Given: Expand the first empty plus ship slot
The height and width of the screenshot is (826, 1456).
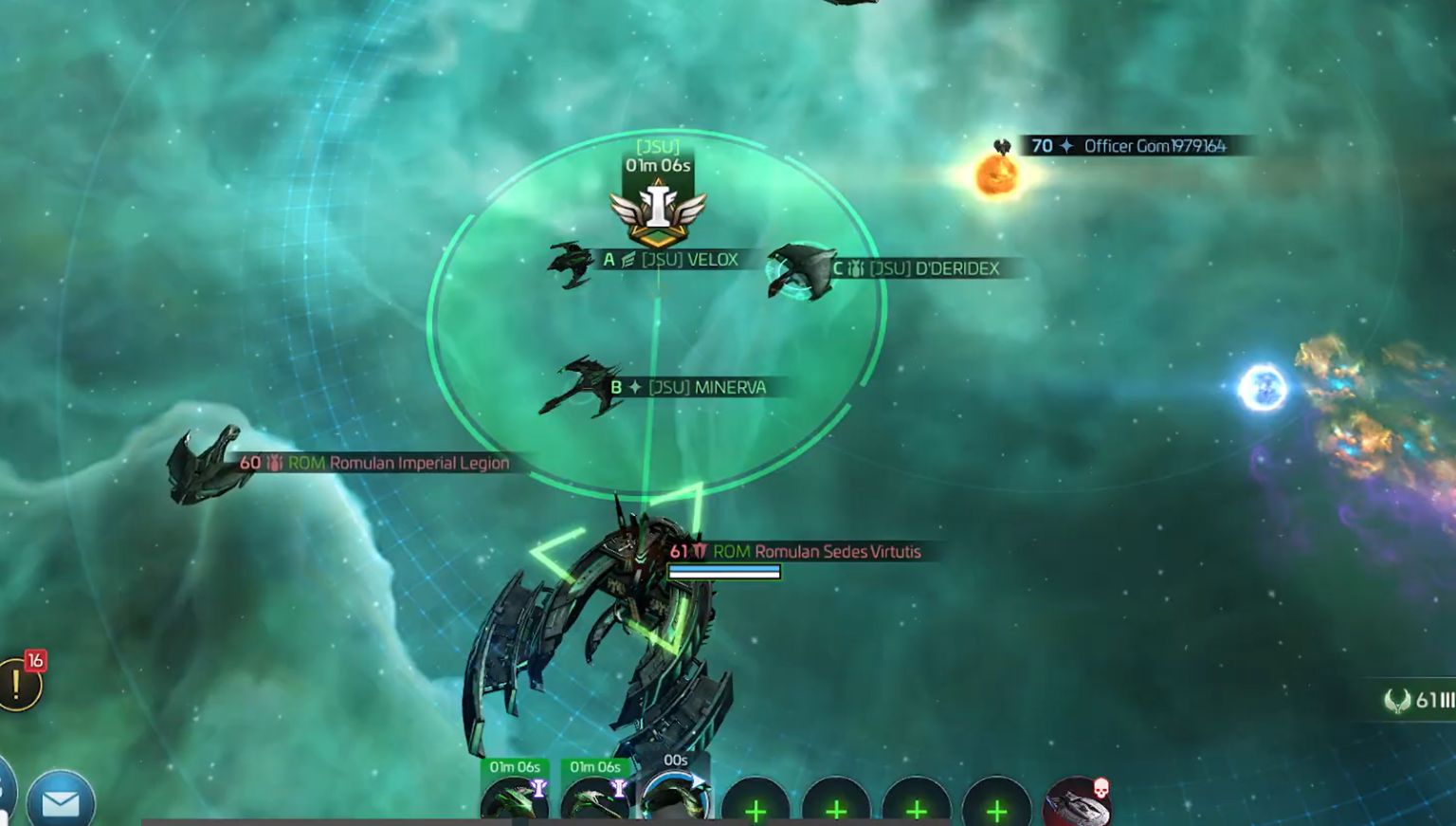Looking at the screenshot, I should point(755,812).
